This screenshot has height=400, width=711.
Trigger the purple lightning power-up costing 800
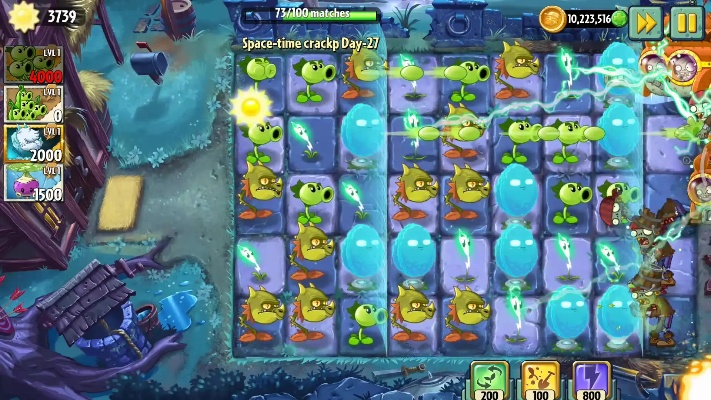591,381
